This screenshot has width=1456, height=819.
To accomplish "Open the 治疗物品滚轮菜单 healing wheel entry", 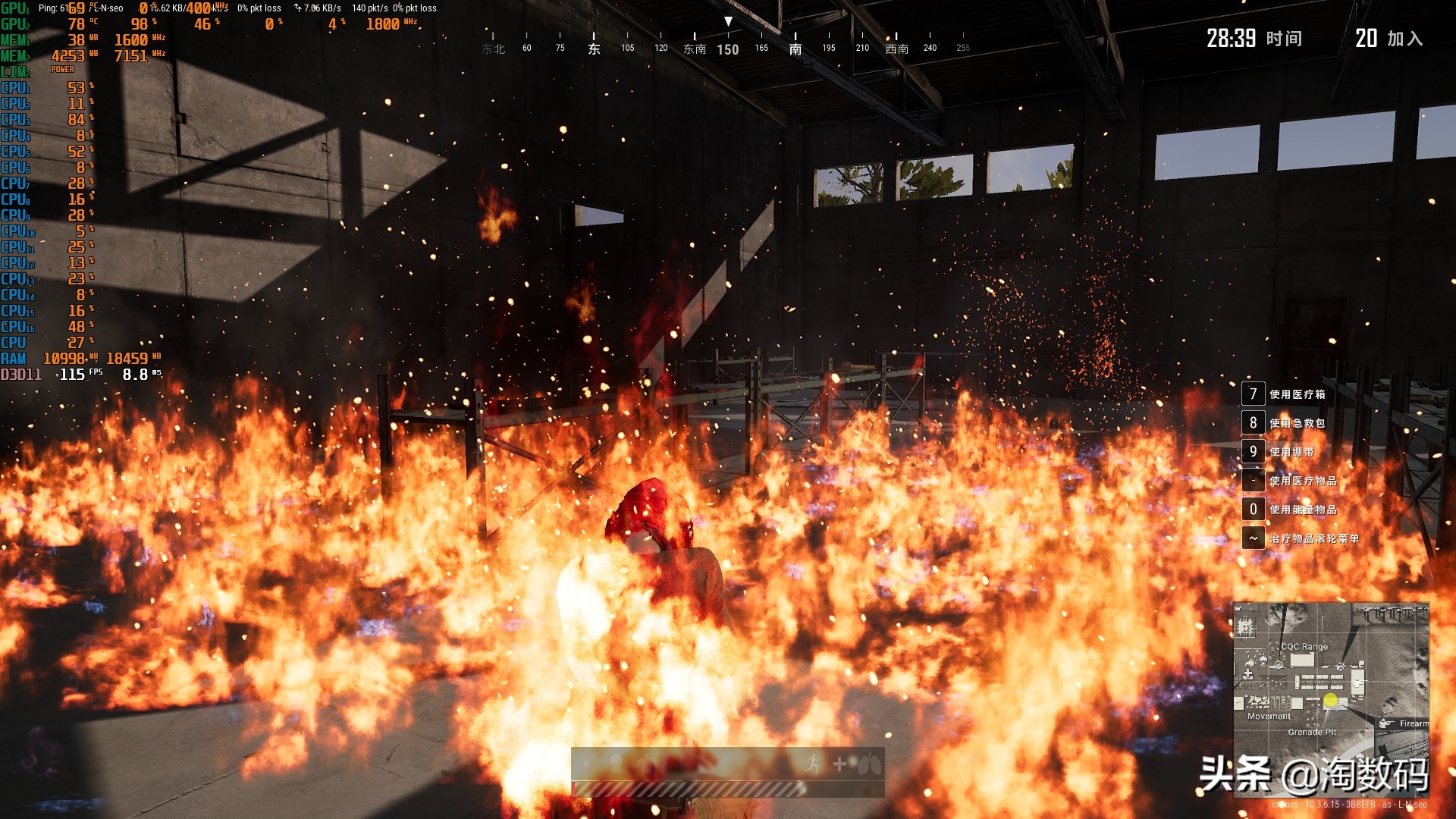I will tap(1313, 538).
